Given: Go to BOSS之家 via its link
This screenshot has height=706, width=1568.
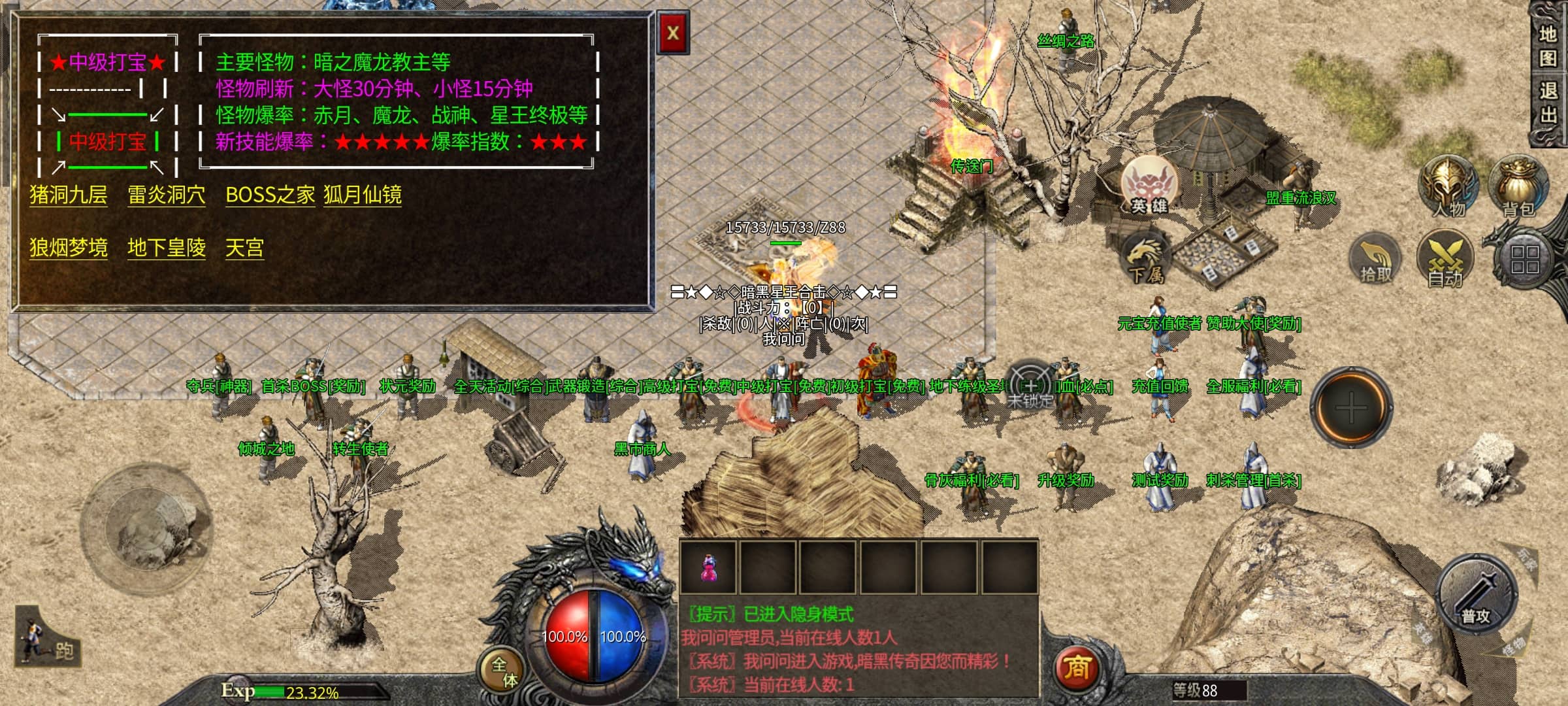Looking at the screenshot, I should 270,195.
